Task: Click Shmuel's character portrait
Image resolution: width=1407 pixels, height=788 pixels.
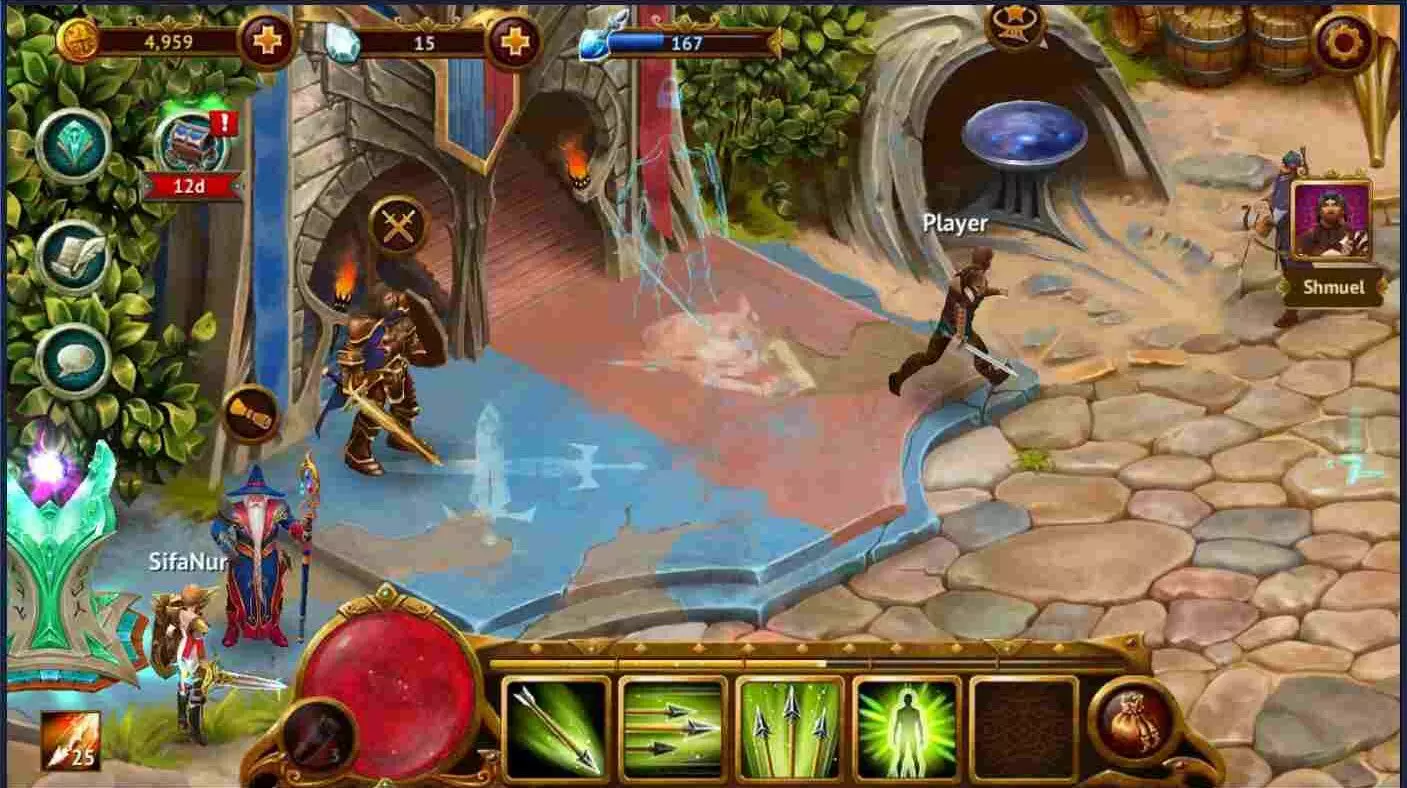Action: coord(1334,222)
